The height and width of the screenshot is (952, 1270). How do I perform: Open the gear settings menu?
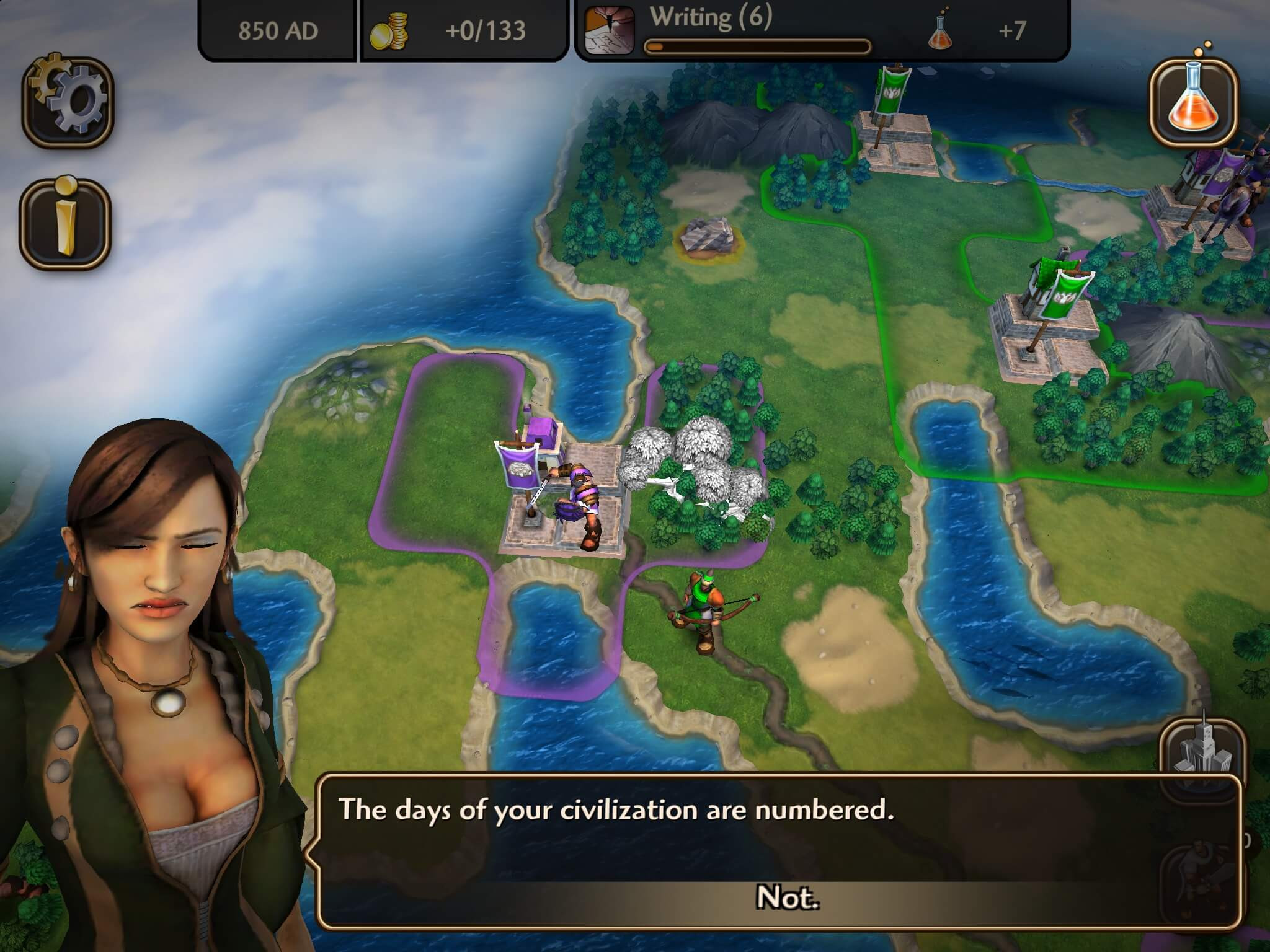click(68, 101)
